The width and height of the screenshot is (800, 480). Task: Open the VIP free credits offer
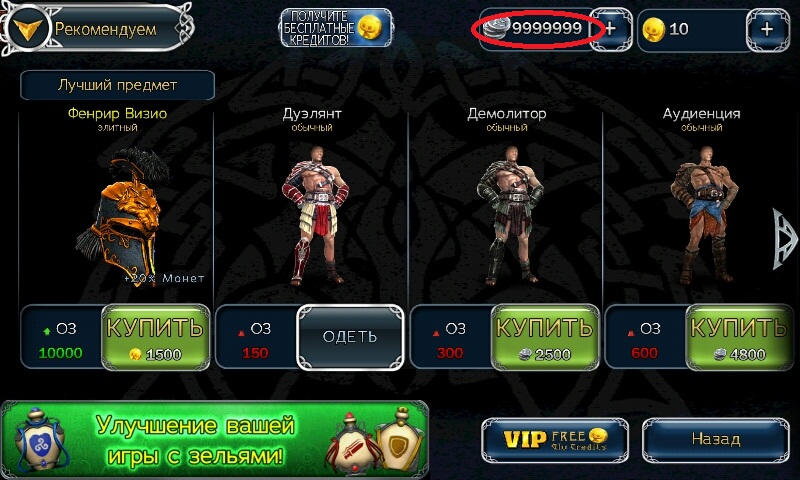555,438
